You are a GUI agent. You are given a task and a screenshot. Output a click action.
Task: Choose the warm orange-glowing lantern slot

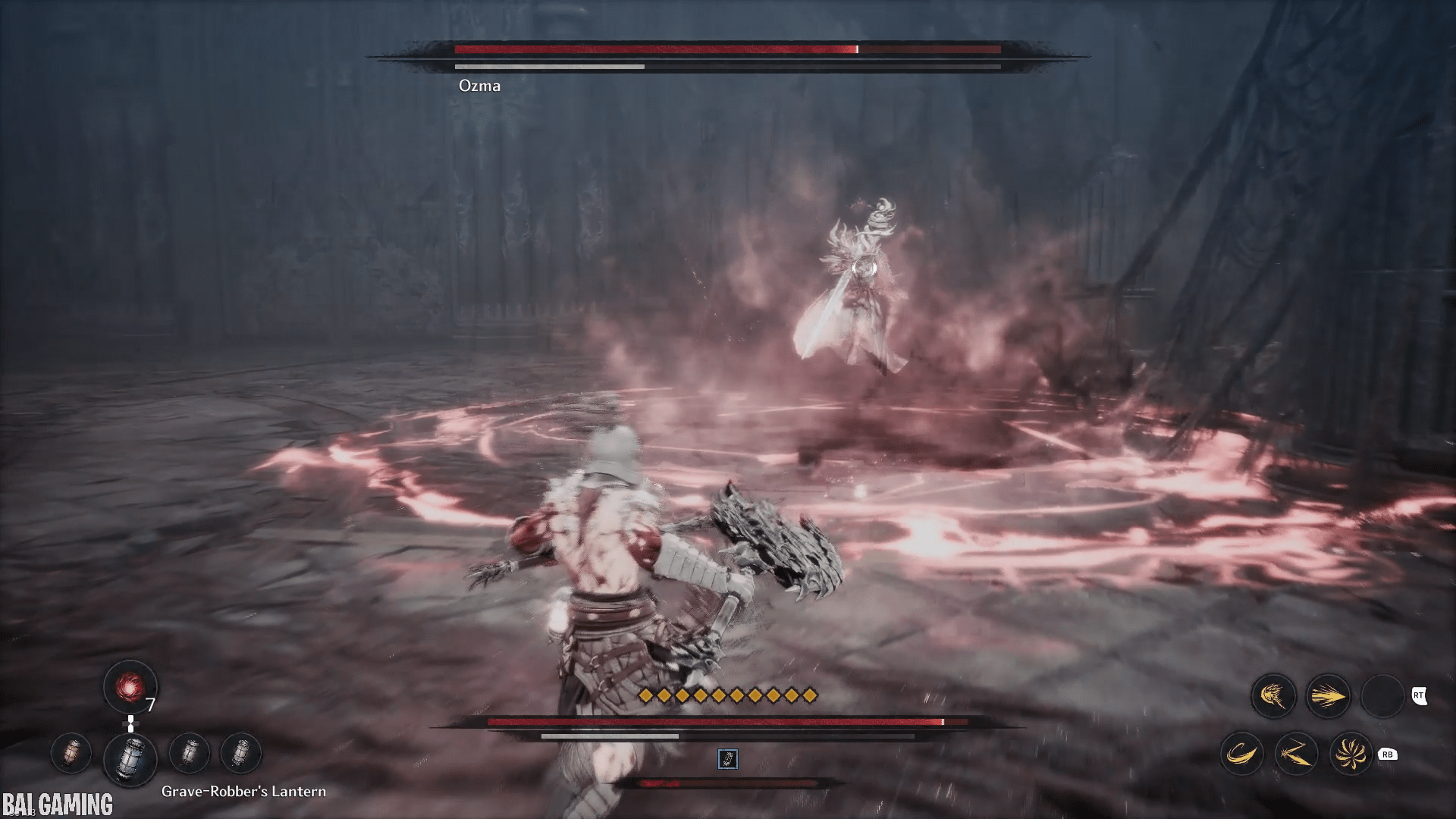(71, 753)
